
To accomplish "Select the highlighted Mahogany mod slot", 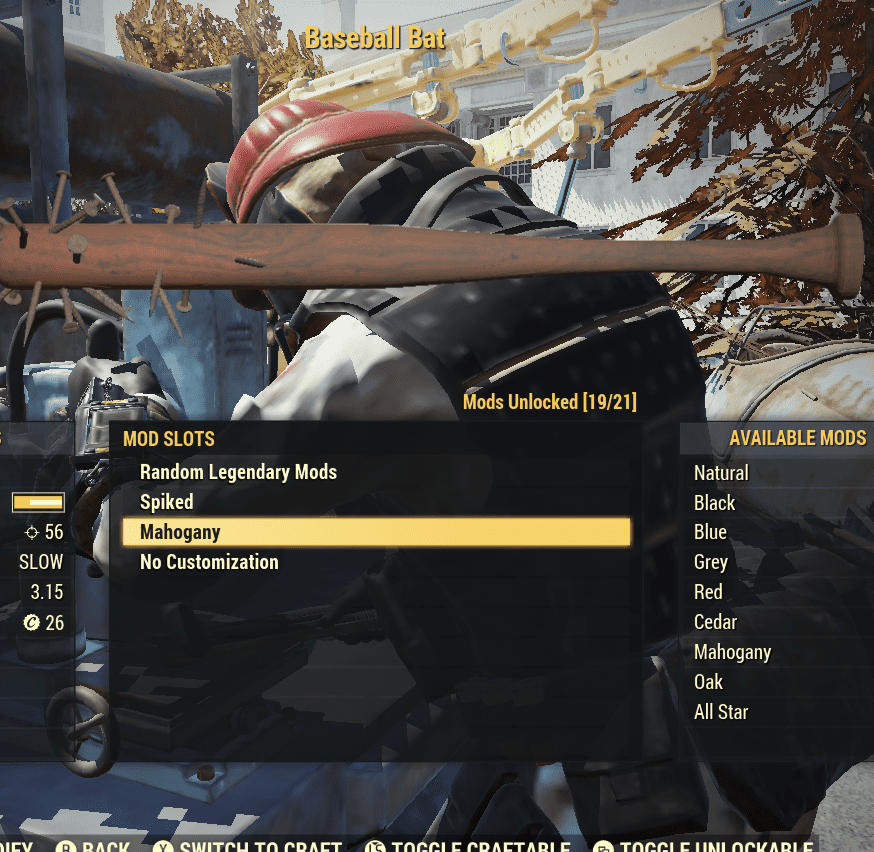I will tap(376, 532).
